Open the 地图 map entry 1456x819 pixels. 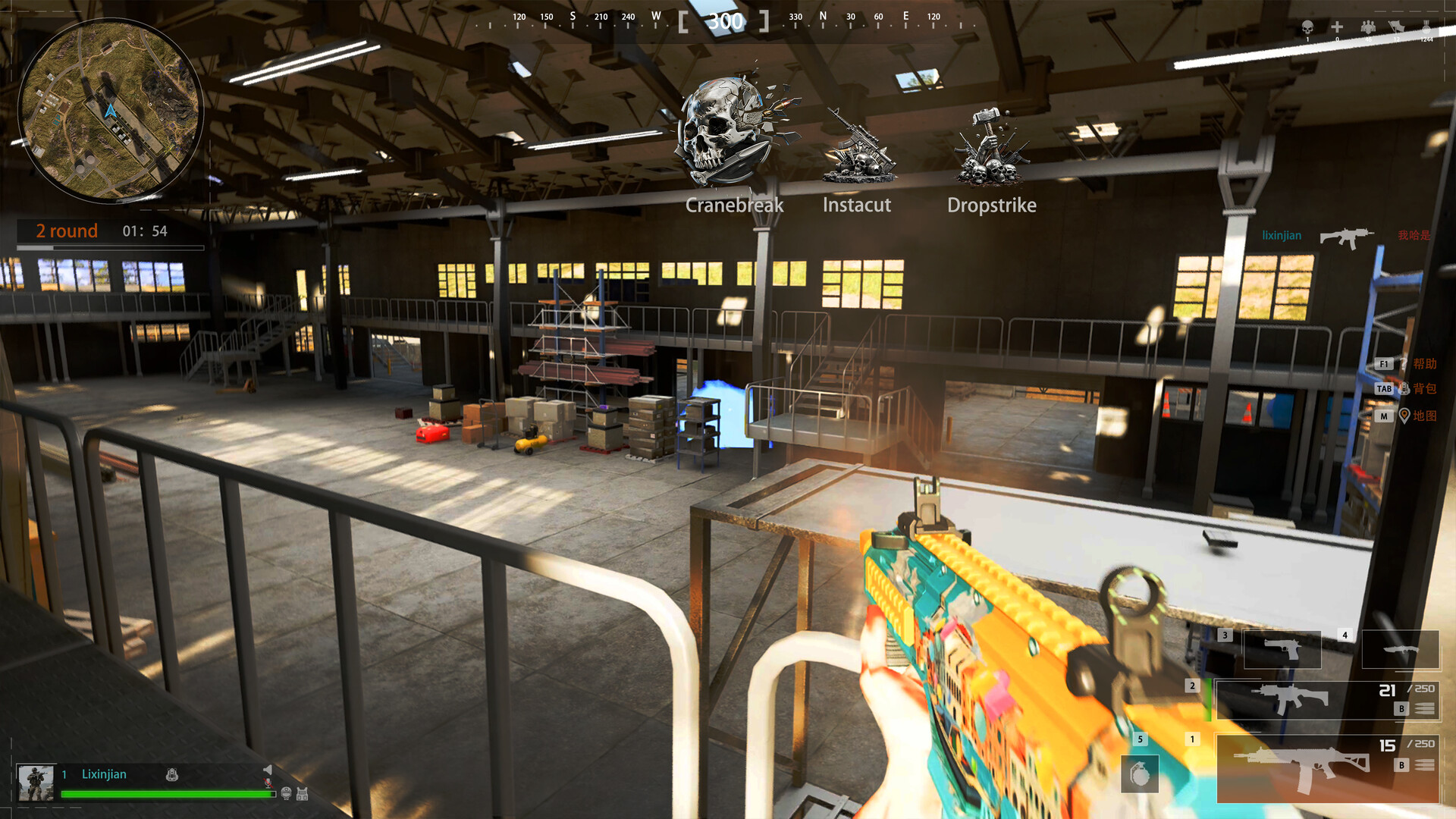[x=1423, y=416]
